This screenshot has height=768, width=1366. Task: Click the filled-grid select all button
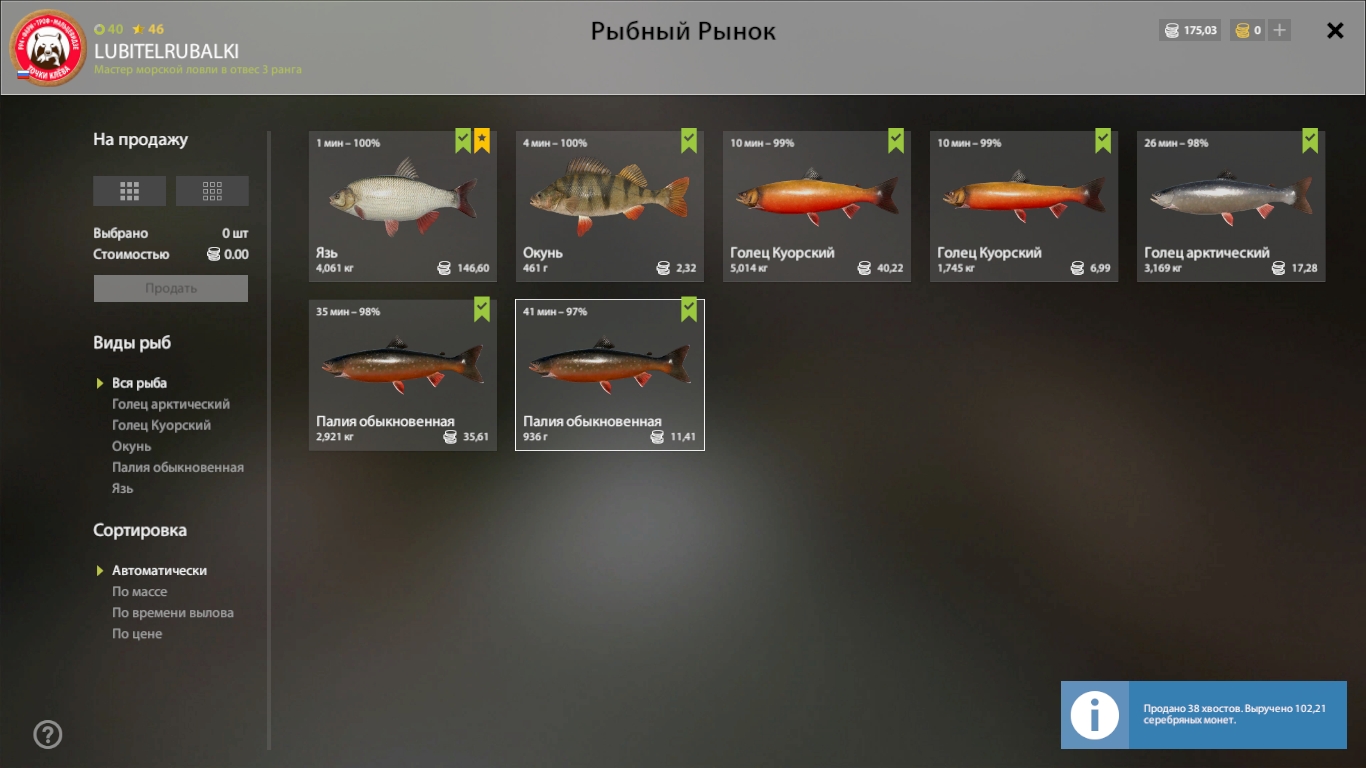pos(129,191)
